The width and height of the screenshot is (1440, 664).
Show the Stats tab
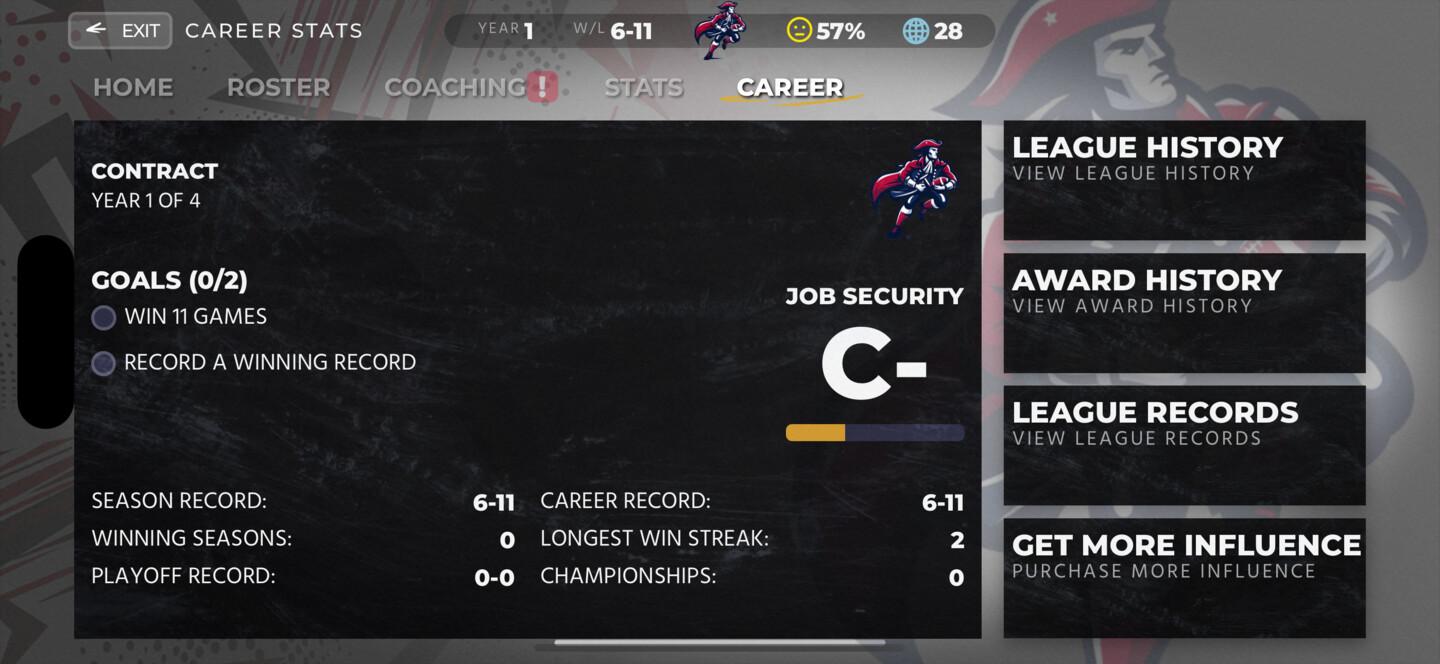(643, 88)
